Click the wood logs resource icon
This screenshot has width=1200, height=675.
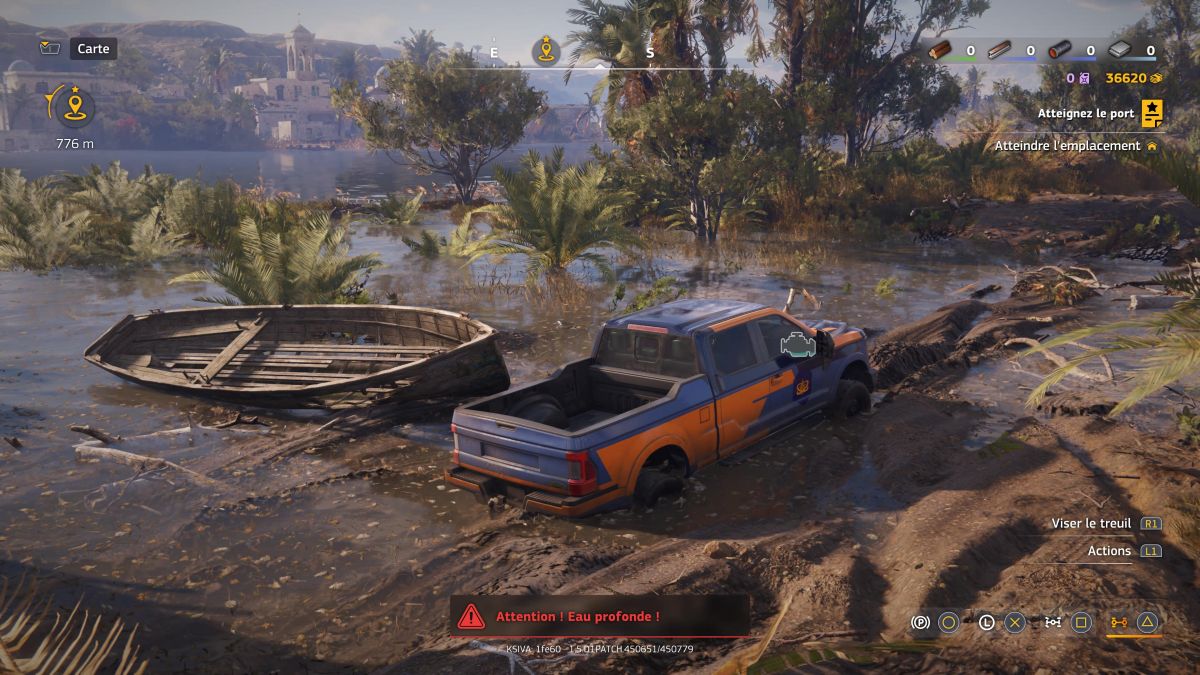click(x=940, y=50)
